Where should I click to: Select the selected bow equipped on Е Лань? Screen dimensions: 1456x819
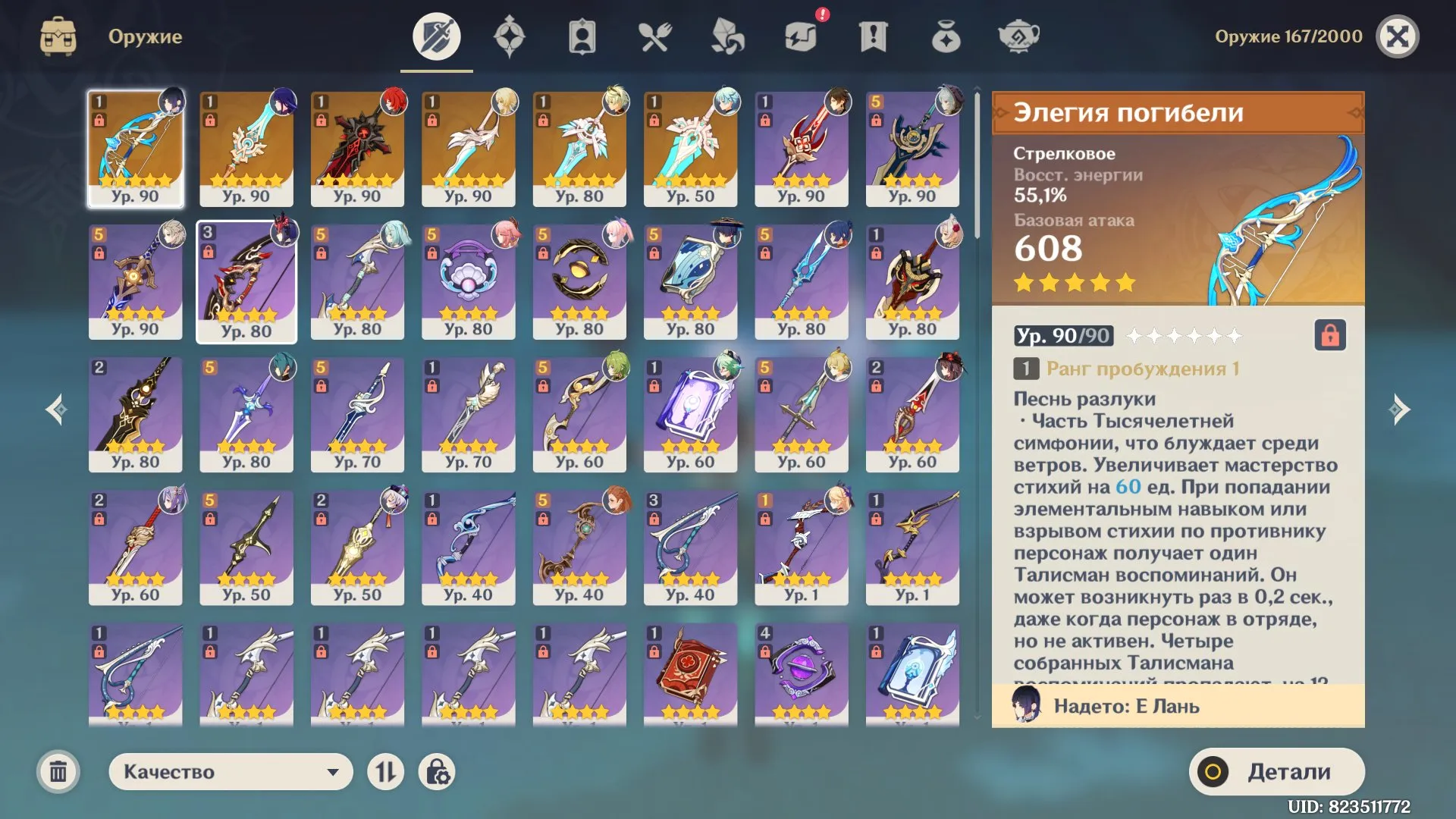click(x=135, y=148)
